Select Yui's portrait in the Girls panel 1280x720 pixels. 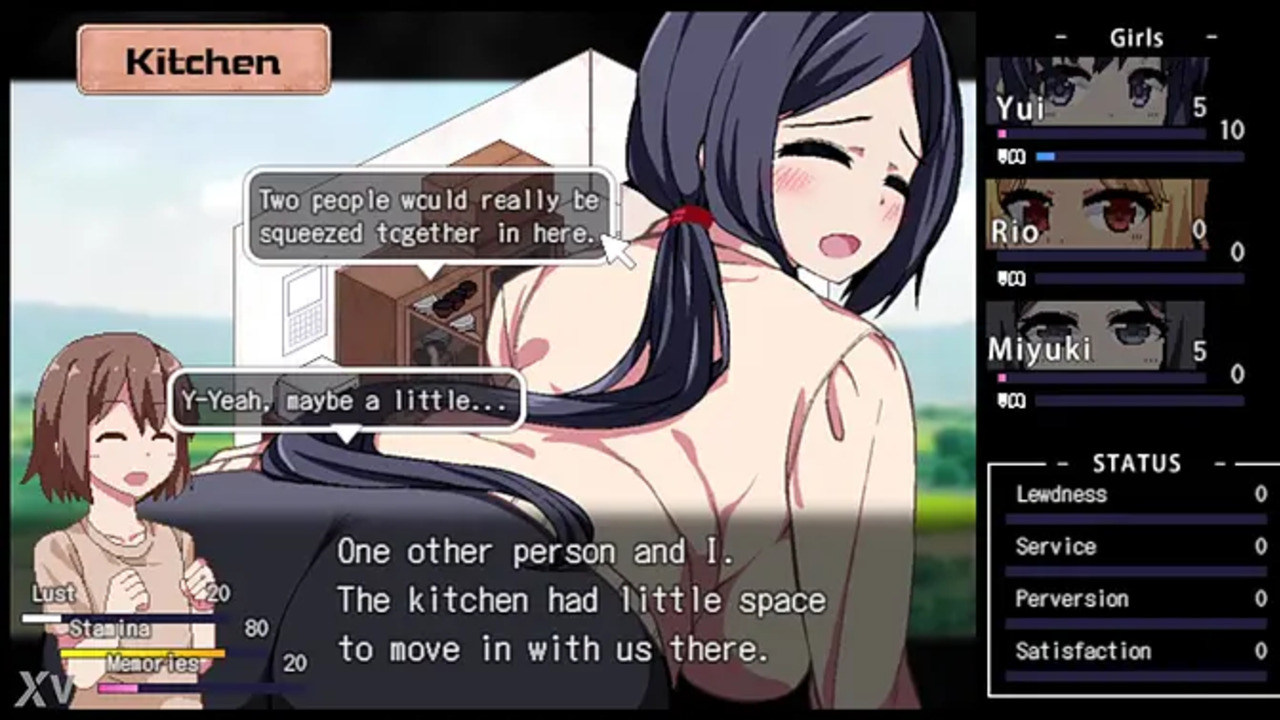1097,92
